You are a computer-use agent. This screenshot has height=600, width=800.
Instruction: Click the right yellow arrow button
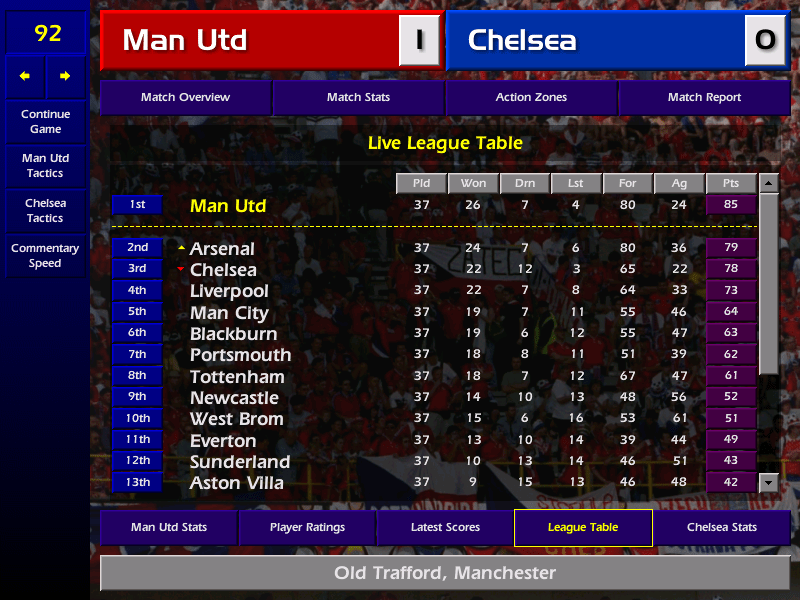pyautogui.click(x=66, y=76)
